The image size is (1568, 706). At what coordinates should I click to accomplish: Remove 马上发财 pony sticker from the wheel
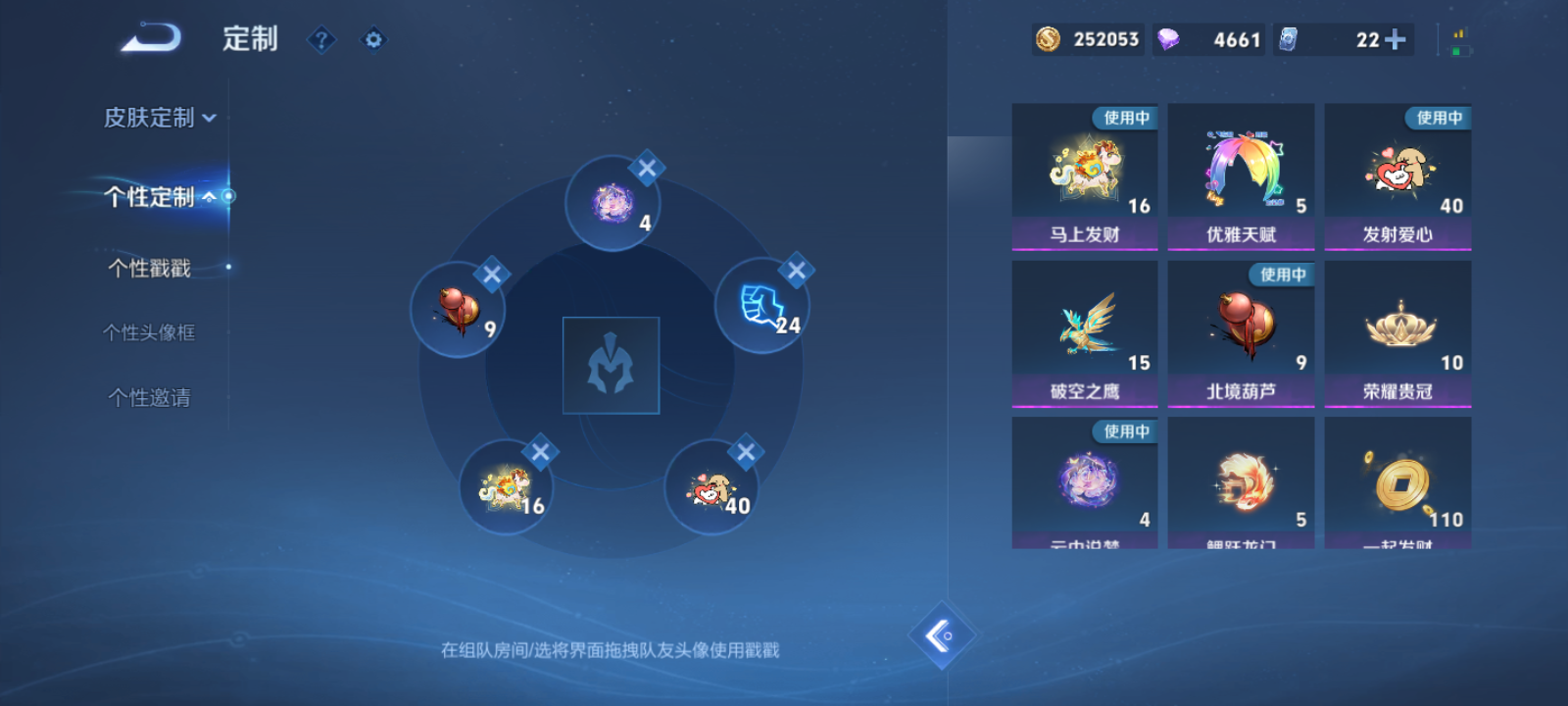pyautogui.click(x=541, y=451)
